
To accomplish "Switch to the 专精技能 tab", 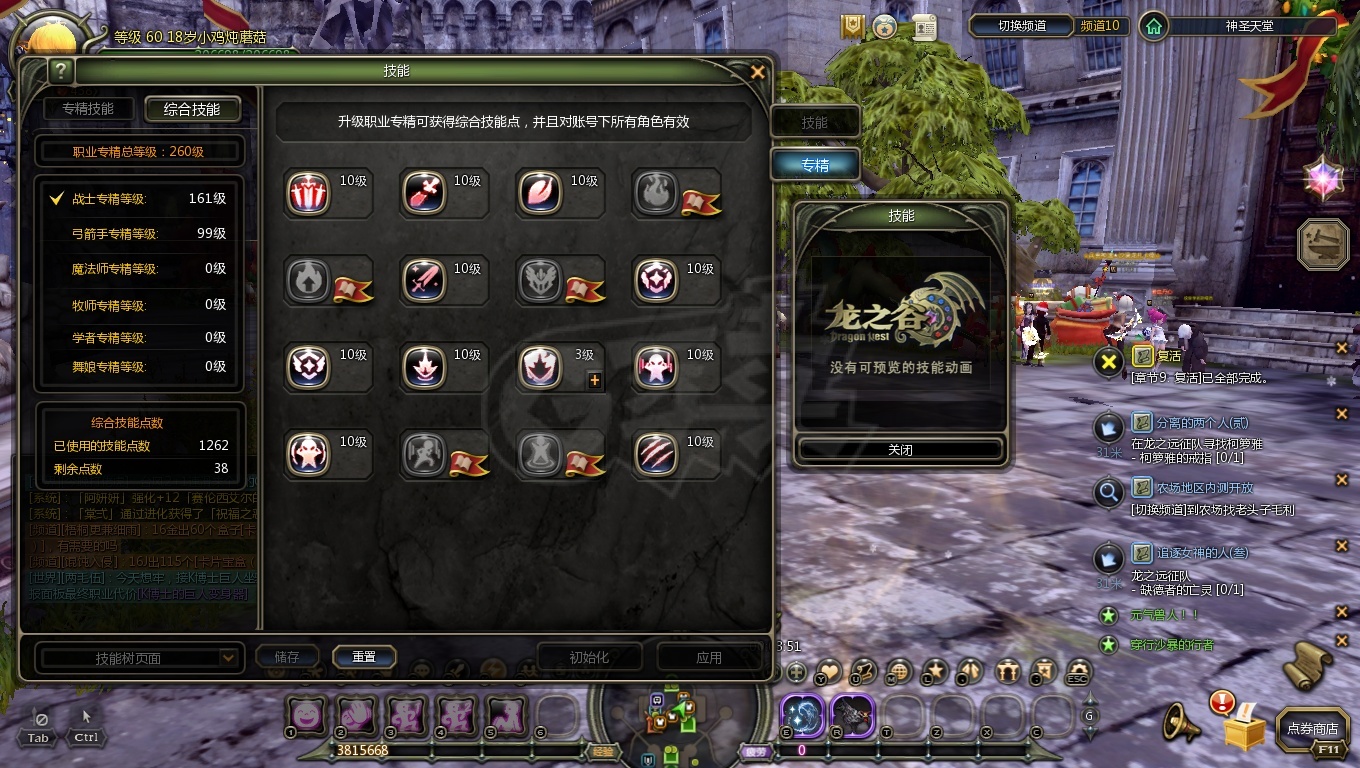I will [88, 109].
